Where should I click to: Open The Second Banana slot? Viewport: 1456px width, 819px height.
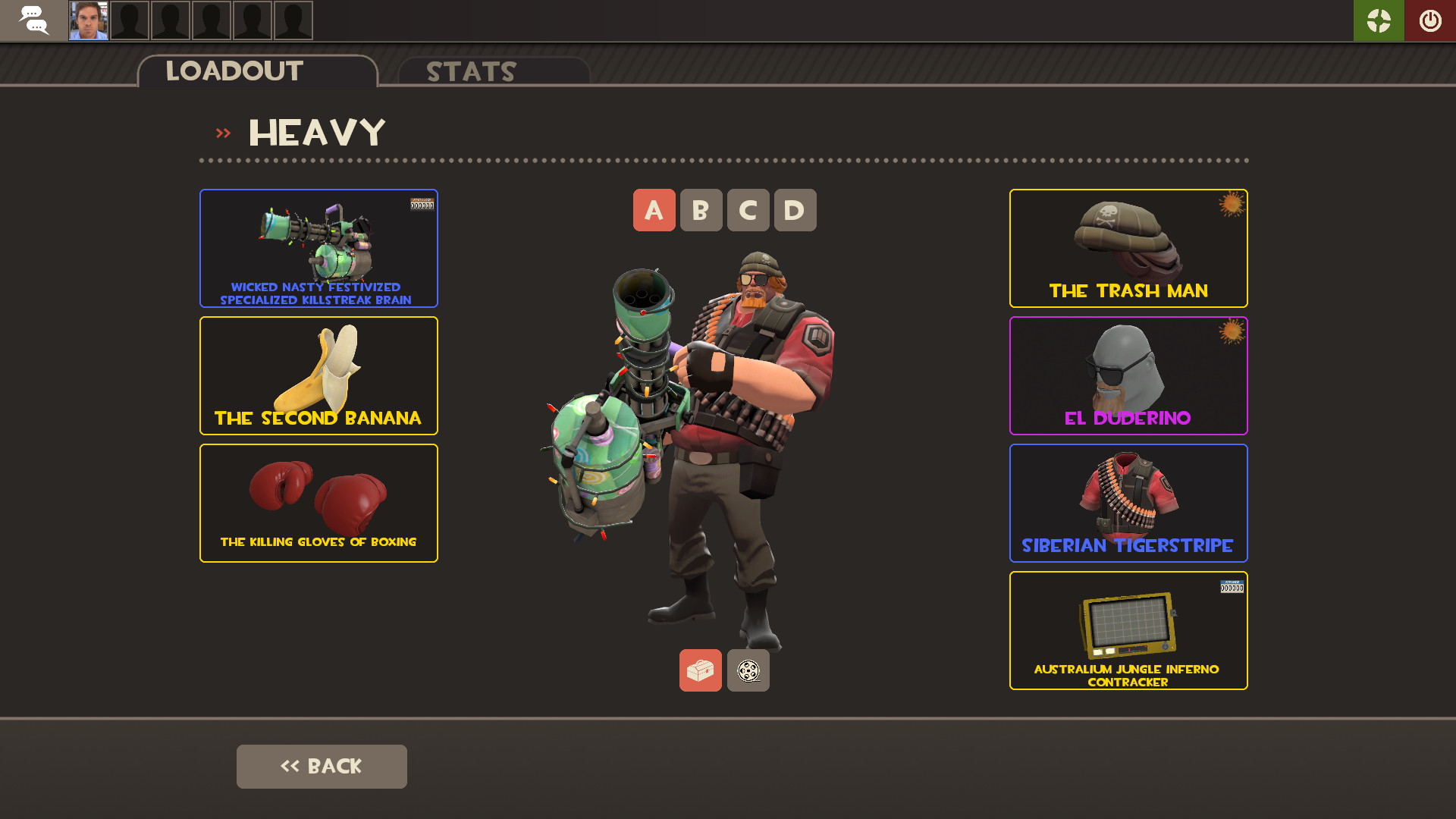click(318, 375)
